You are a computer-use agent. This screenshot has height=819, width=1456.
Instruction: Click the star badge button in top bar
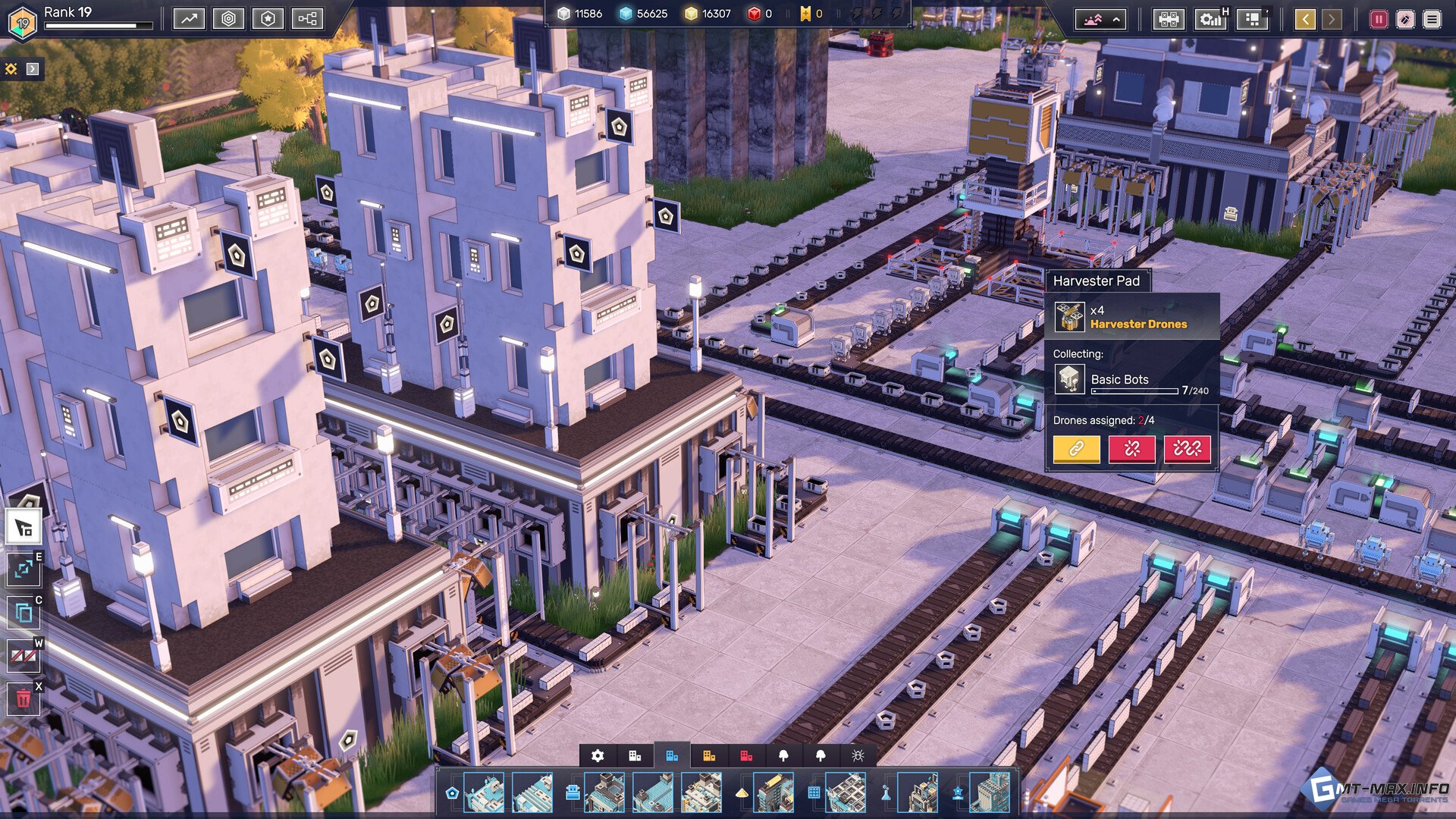click(x=268, y=19)
